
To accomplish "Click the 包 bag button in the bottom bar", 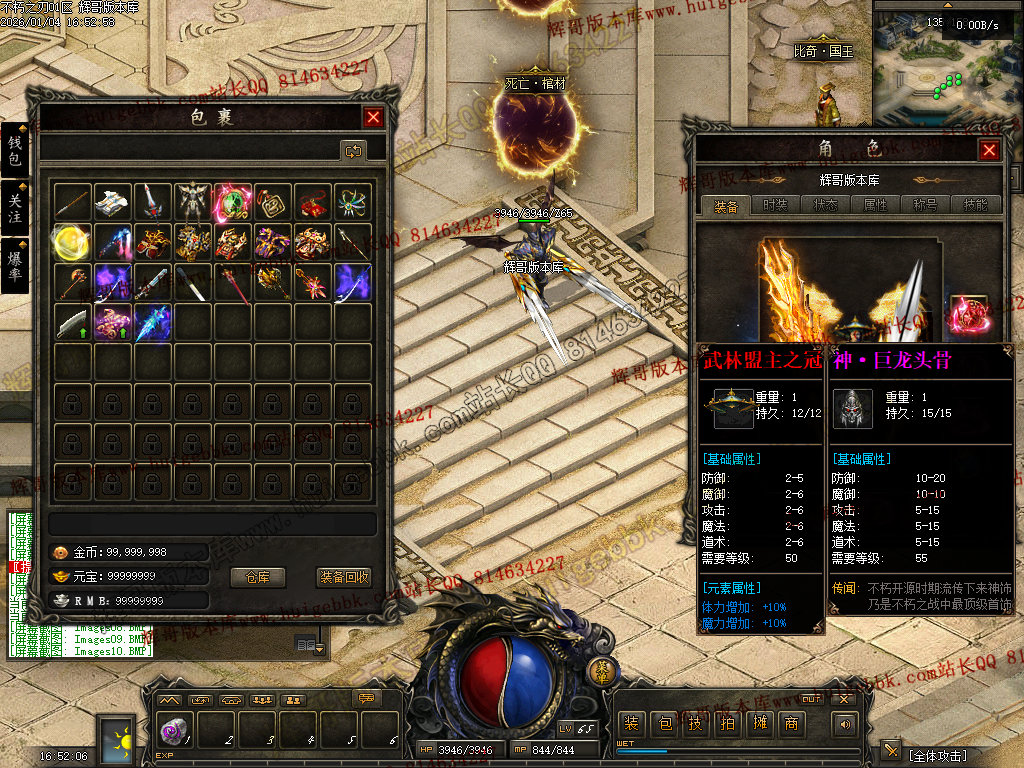I will 663,723.
